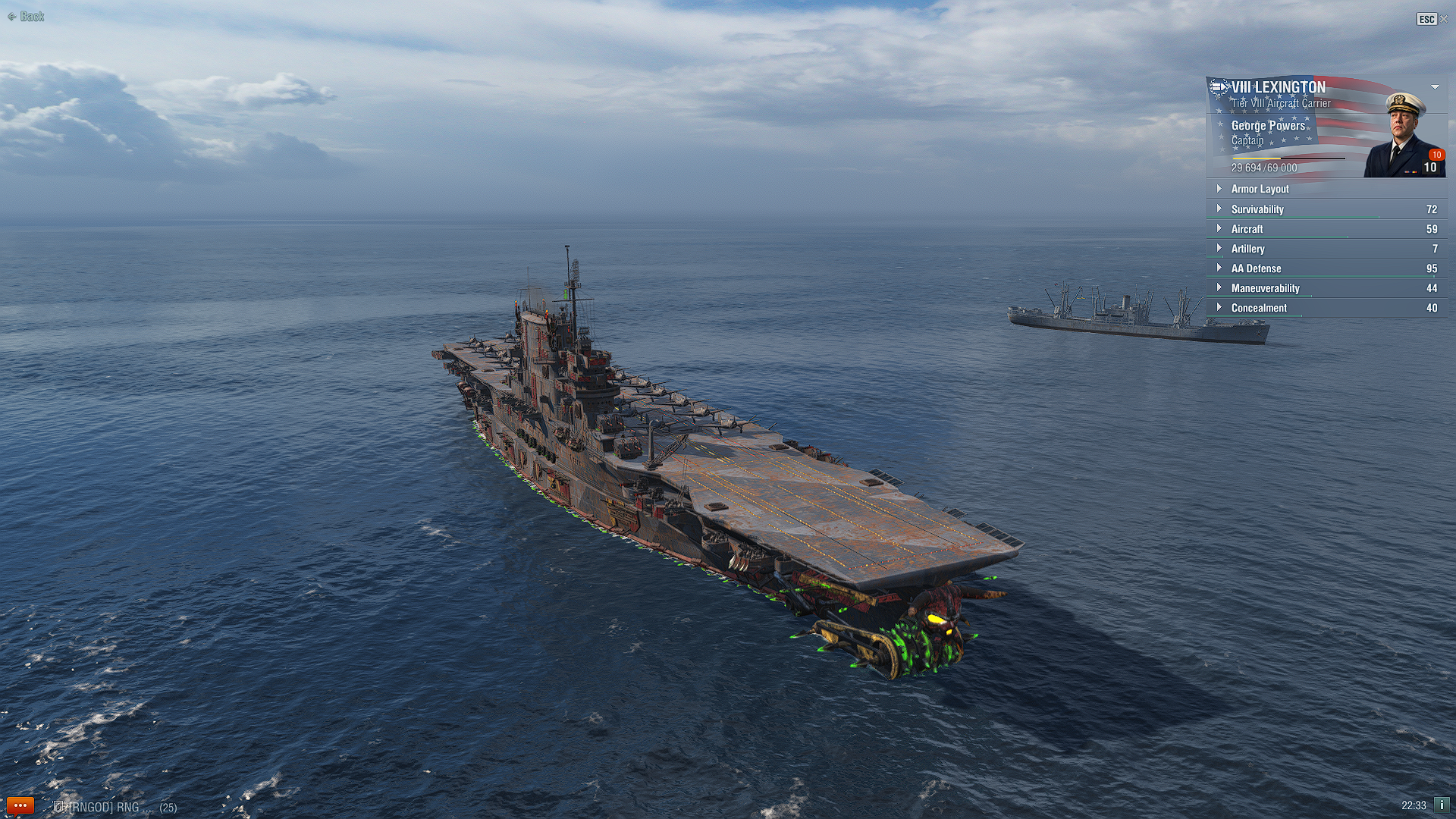Show Maneuverability stats

[x=1265, y=288]
